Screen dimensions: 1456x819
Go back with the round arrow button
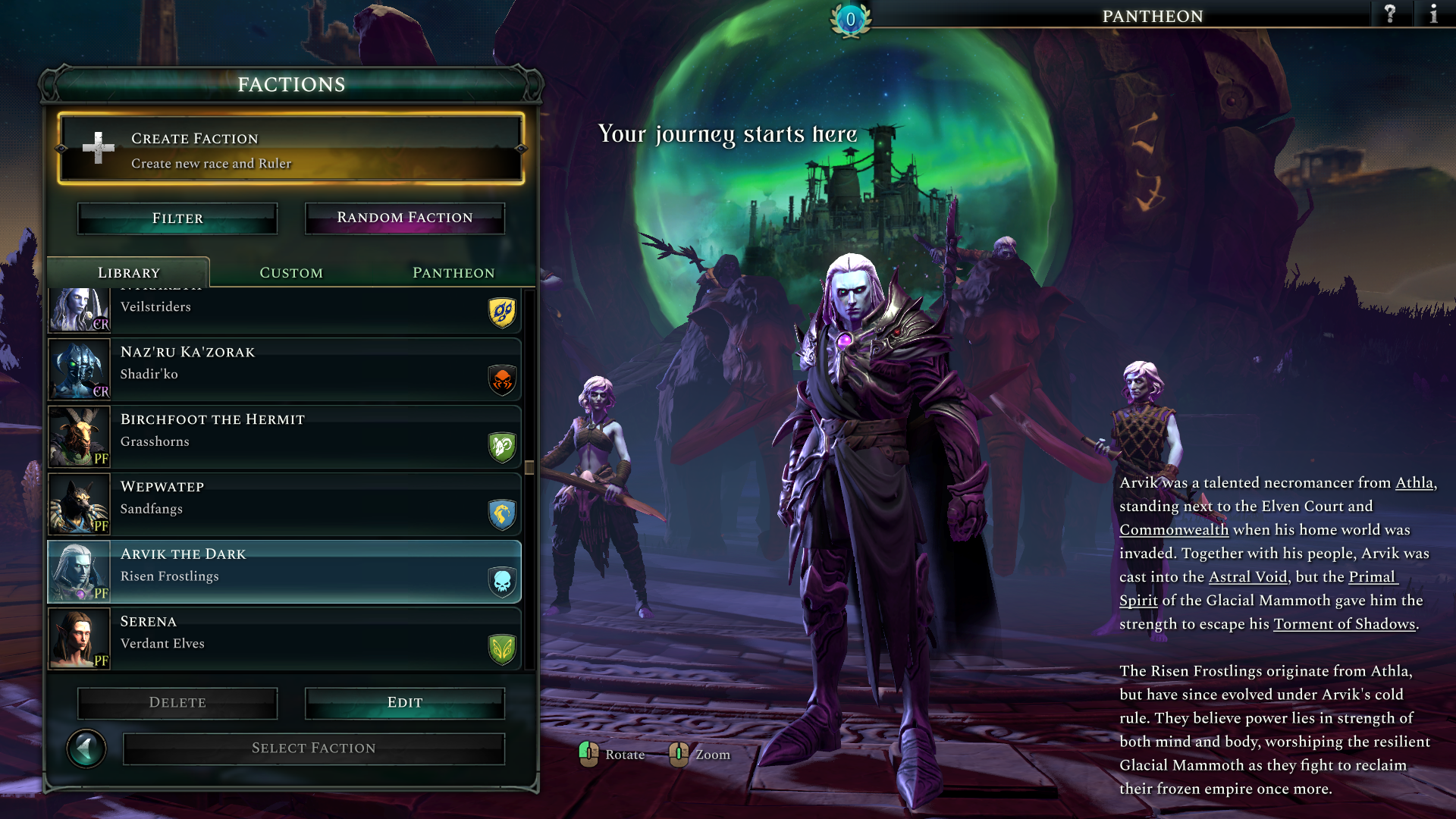pyautogui.click(x=86, y=749)
